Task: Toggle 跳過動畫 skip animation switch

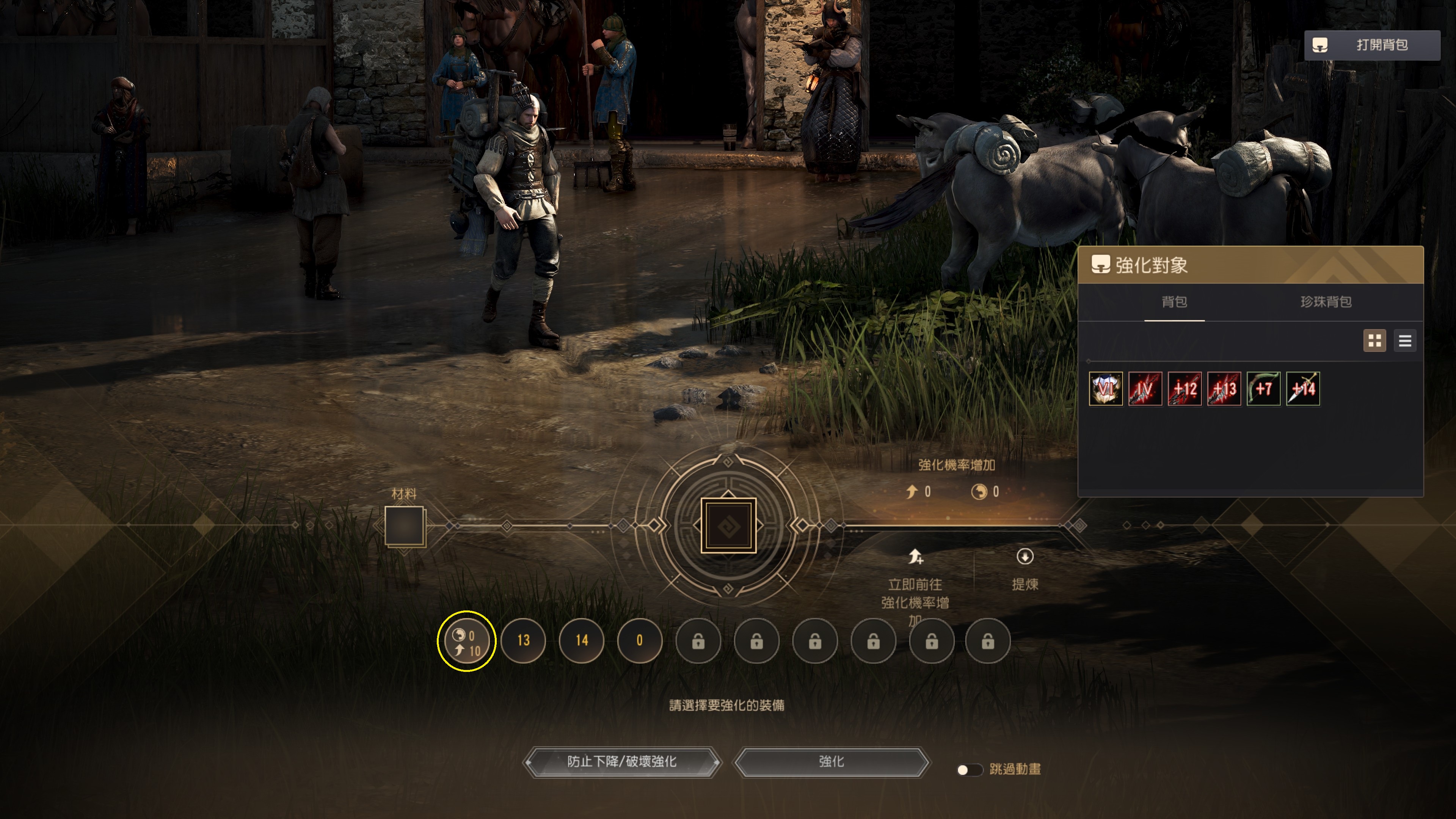Action: coord(969,770)
